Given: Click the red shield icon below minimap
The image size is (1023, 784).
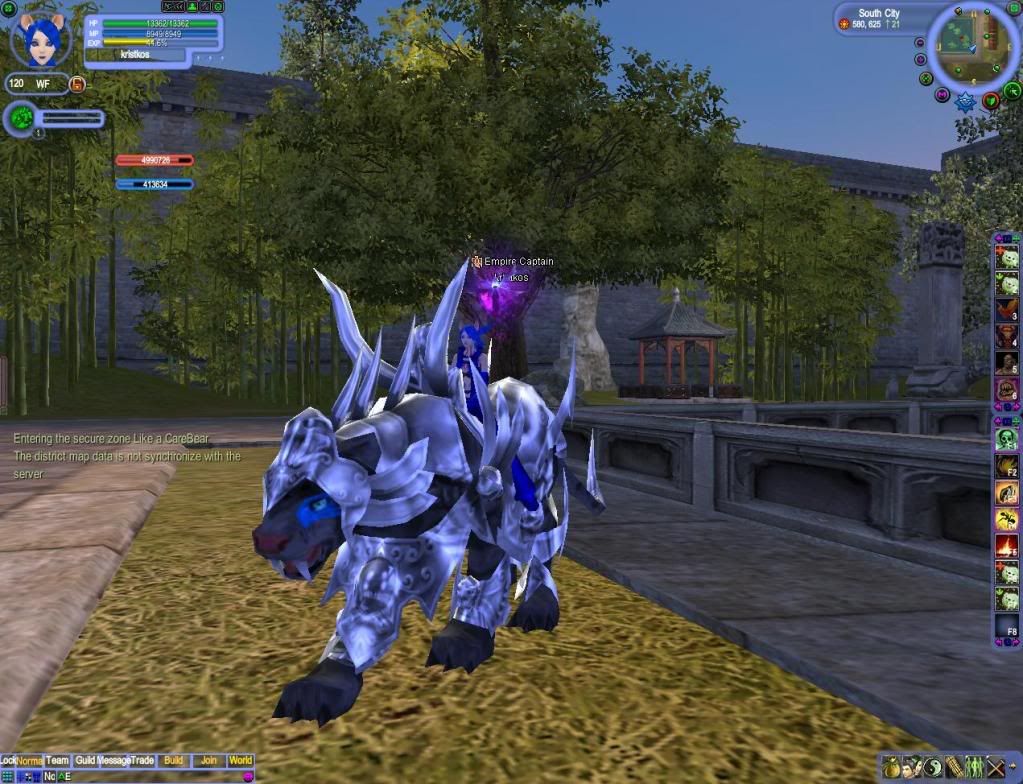Looking at the screenshot, I should (990, 100).
